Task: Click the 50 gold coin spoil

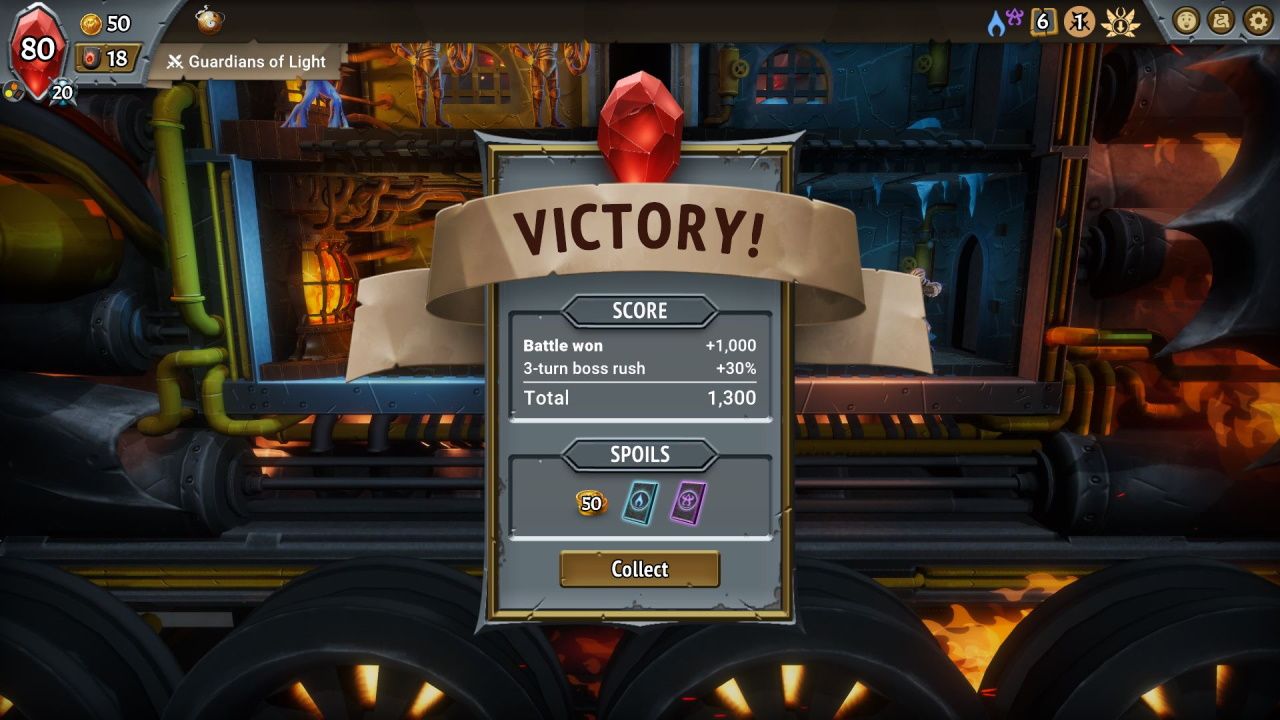Action: click(x=591, y=503)
